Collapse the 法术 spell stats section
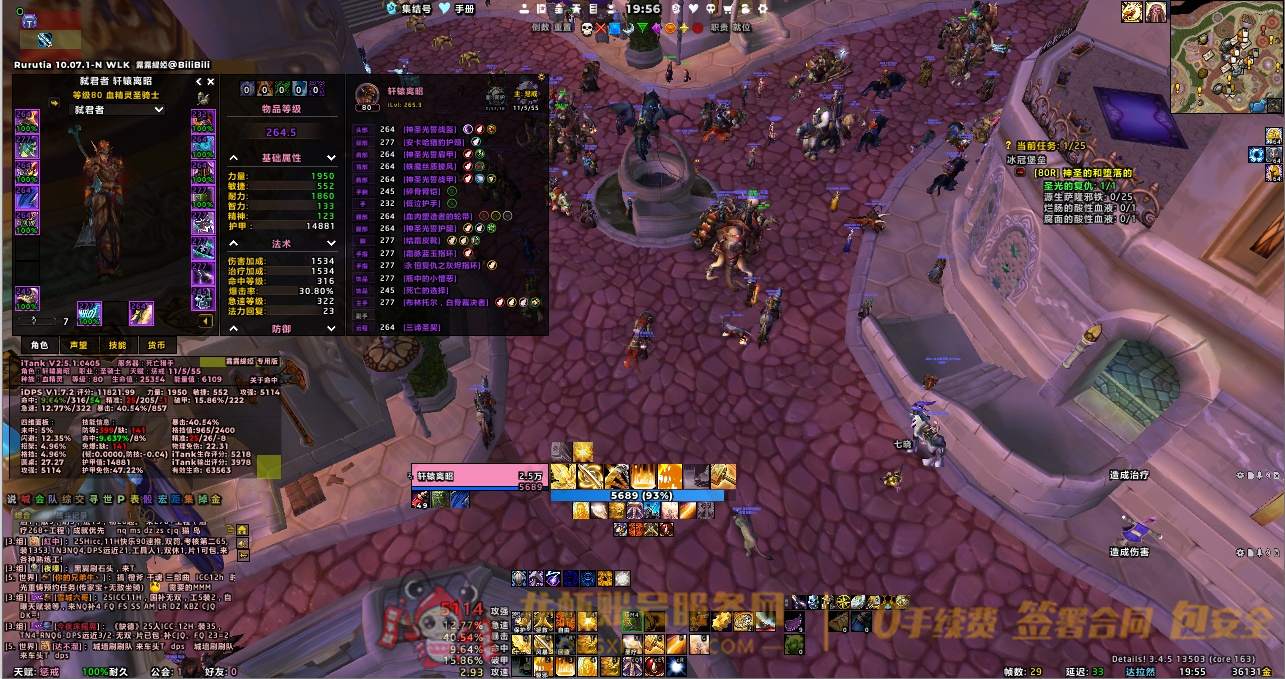1285x679 pixels. [x=233, y=243]
